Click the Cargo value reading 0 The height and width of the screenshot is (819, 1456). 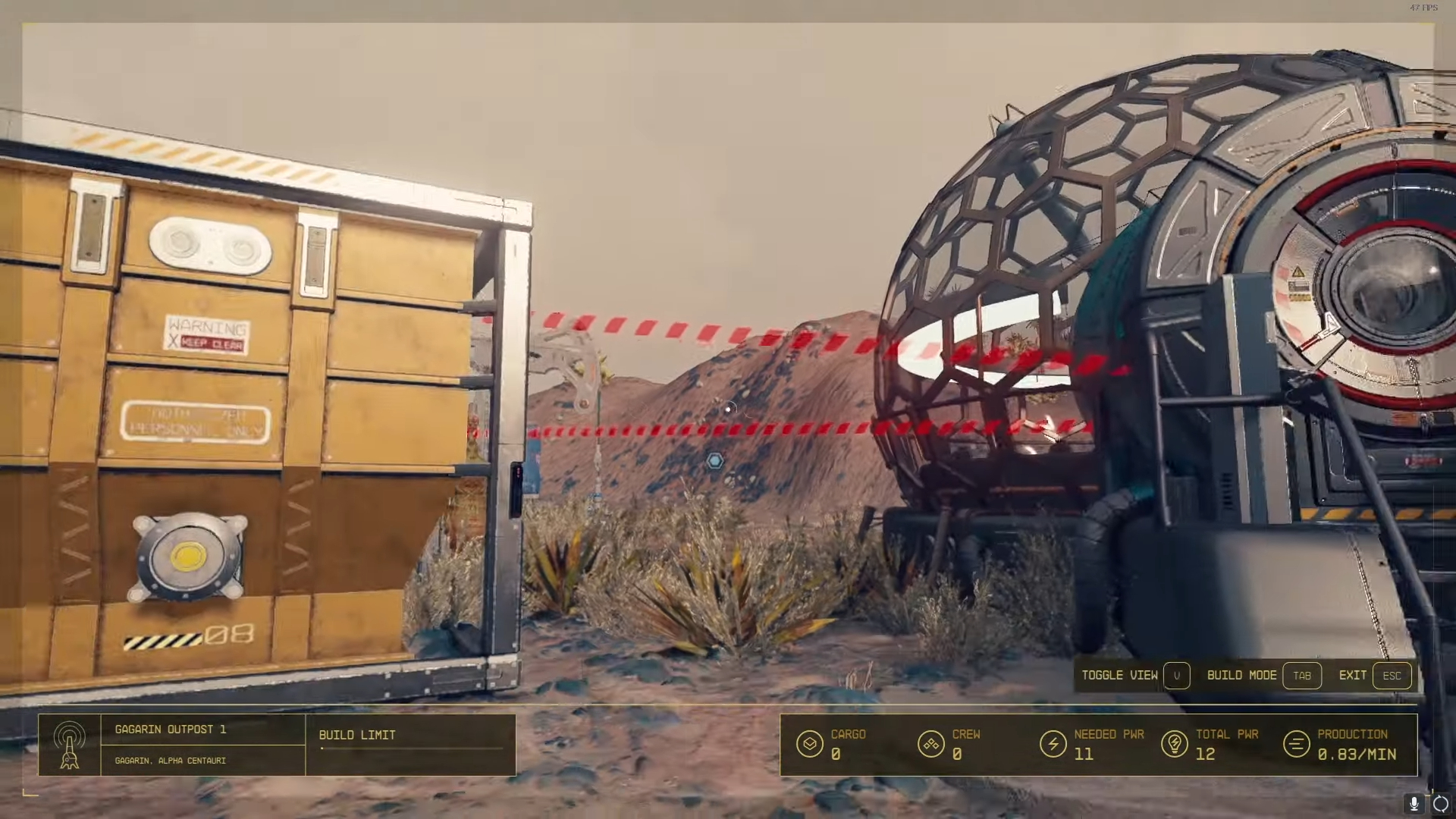click(836, 755)
